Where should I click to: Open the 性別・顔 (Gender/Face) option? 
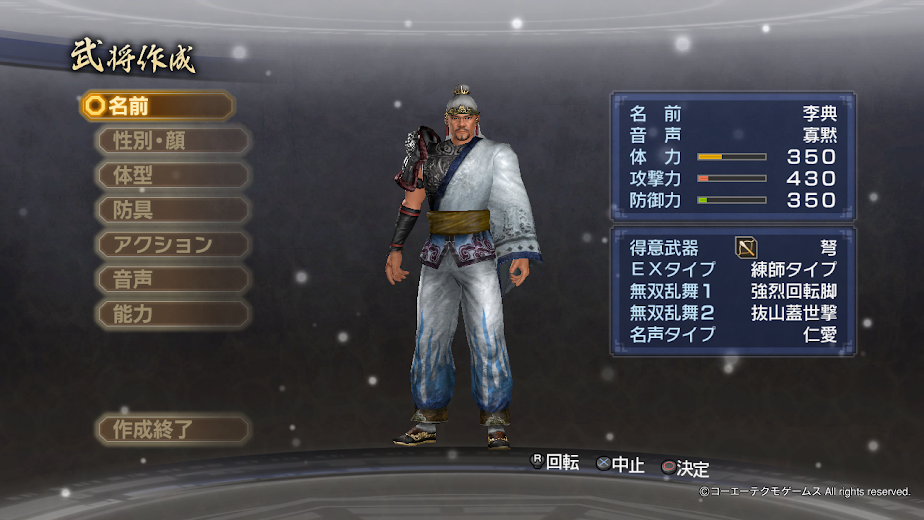pos(172,140)
